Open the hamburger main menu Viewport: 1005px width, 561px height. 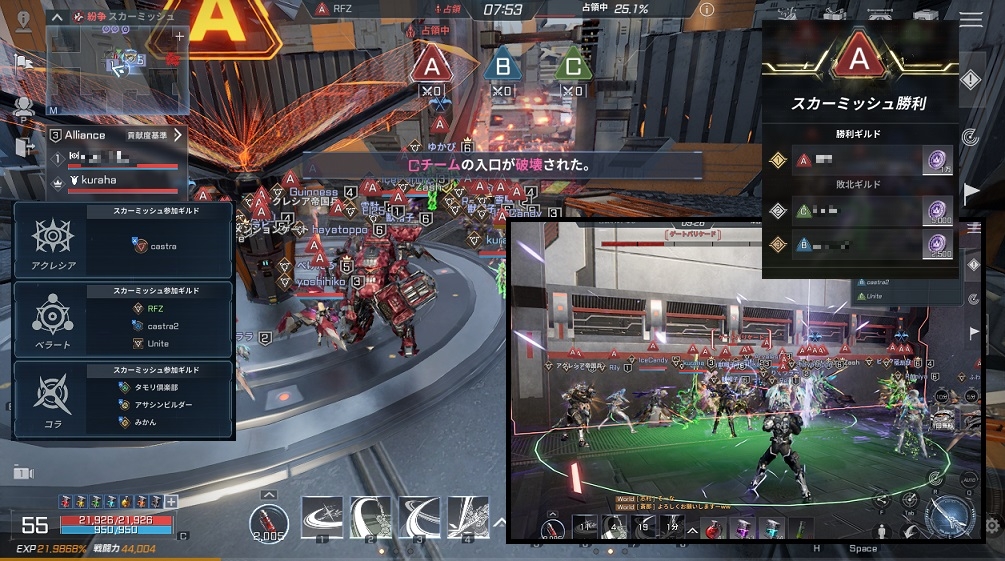pos(970,18)
